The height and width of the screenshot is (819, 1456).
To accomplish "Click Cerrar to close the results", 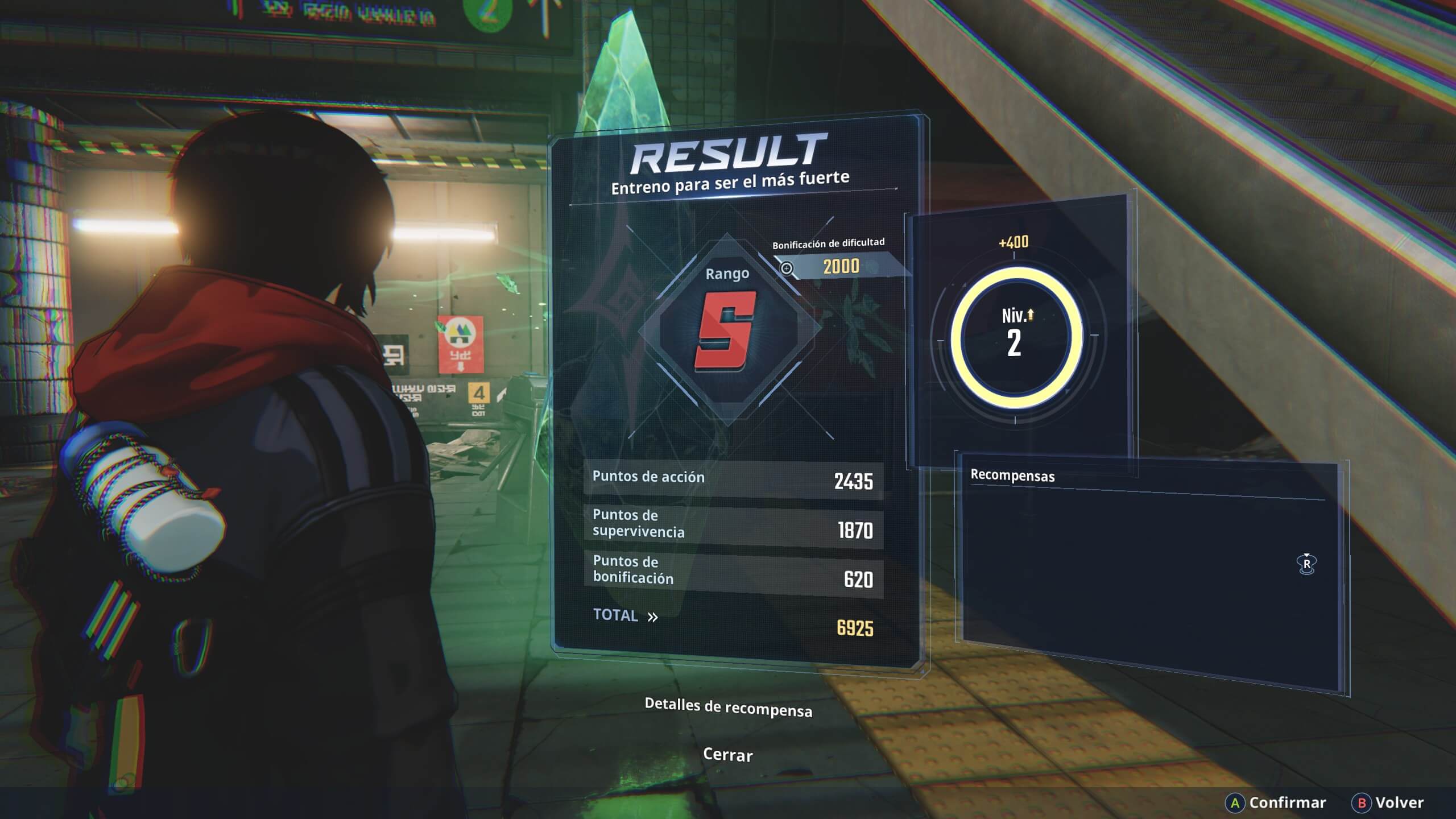I will coord(729,756).
